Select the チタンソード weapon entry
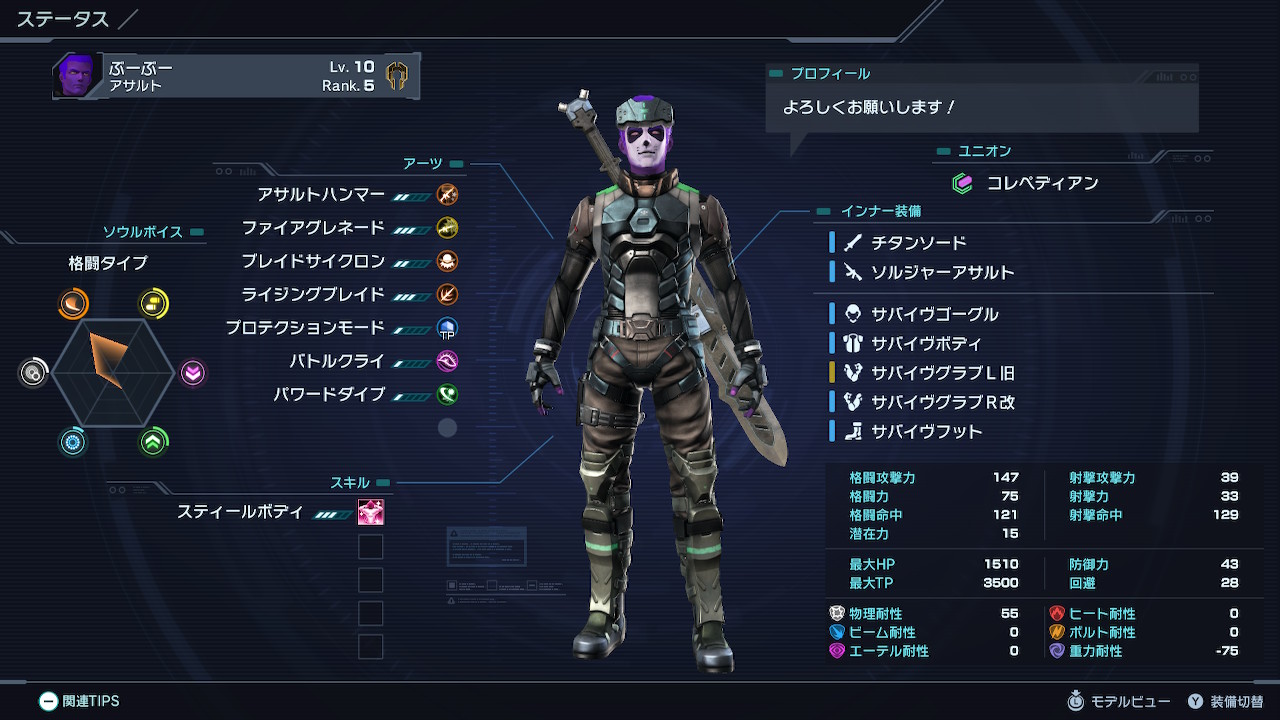This screenshot has height=720, width=1280. [918, 243]
